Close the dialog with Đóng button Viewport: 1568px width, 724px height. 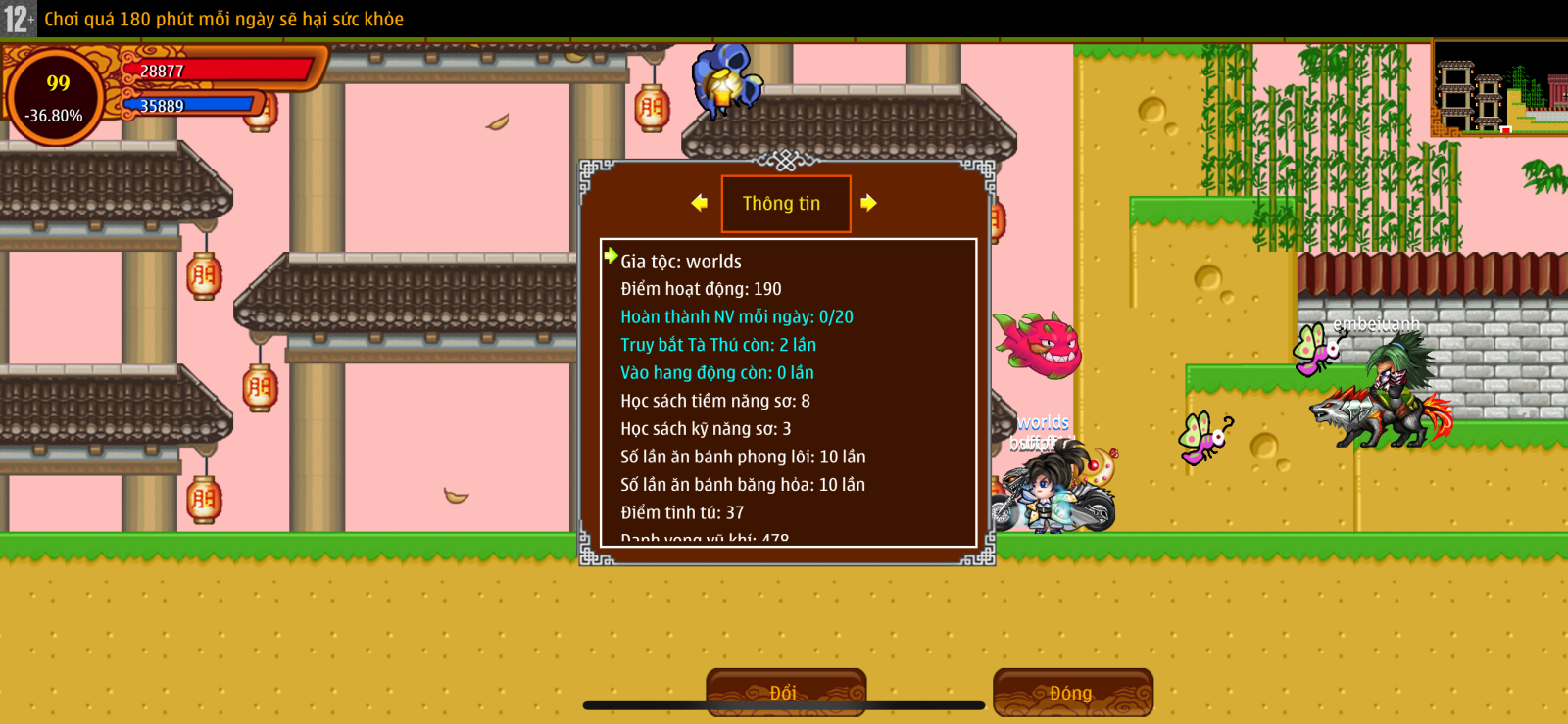[x=1072, y=692]
